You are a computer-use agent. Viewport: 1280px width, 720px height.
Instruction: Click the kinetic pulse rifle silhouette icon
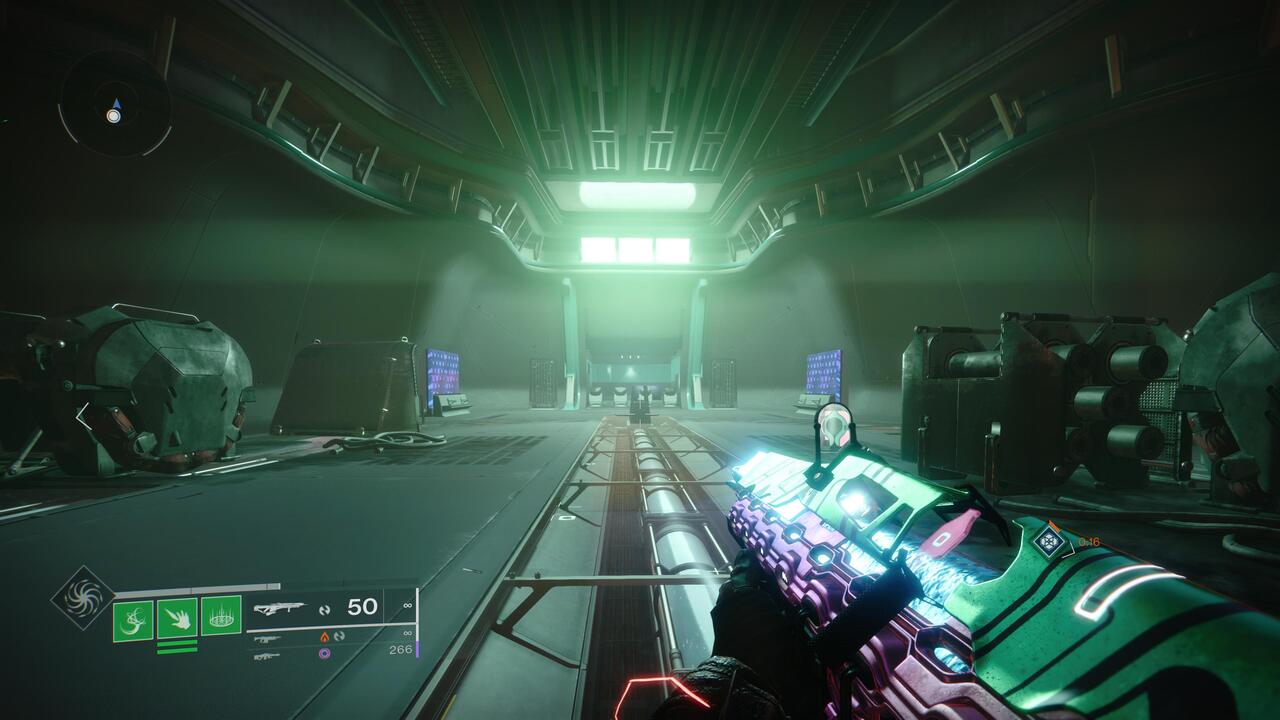pos(282,607)
